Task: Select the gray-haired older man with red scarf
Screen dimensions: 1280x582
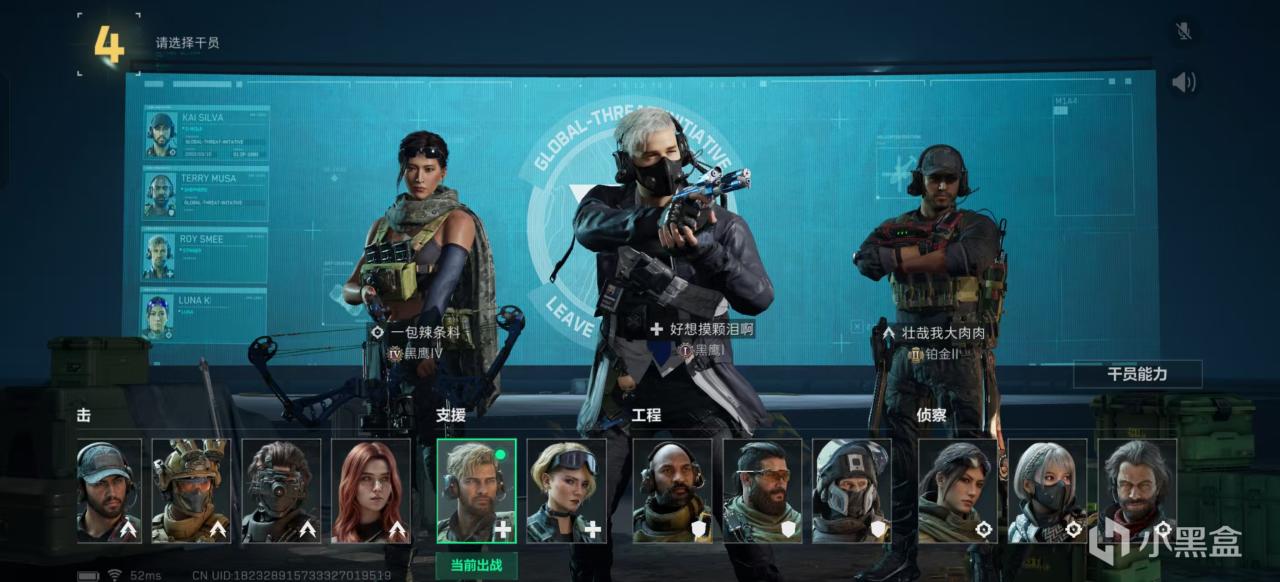Action: [1137, 490]
